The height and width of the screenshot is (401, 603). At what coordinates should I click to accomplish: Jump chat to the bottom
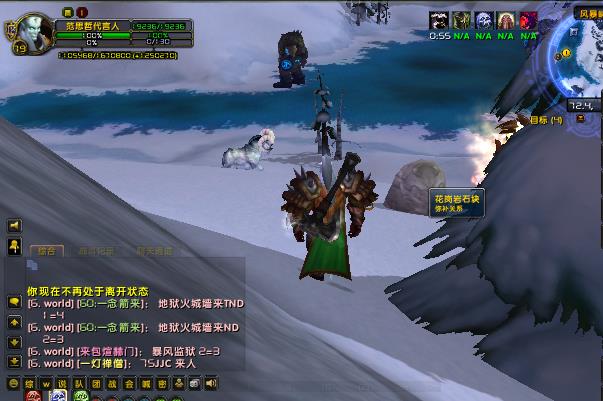pos(14,361)
